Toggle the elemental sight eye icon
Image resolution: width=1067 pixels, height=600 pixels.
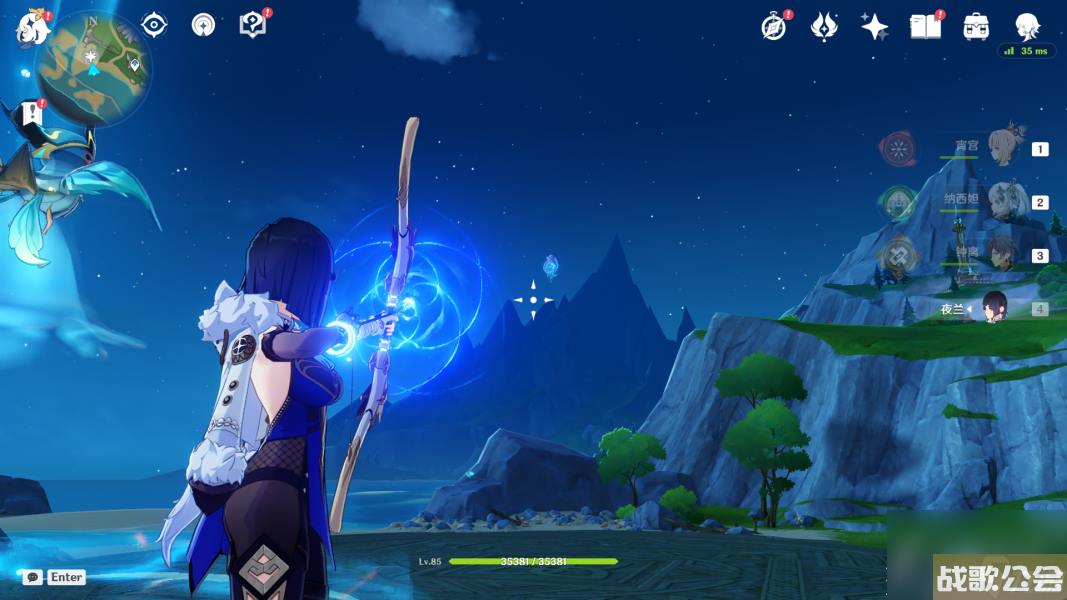pyautogui.click(x=154, y=25)
